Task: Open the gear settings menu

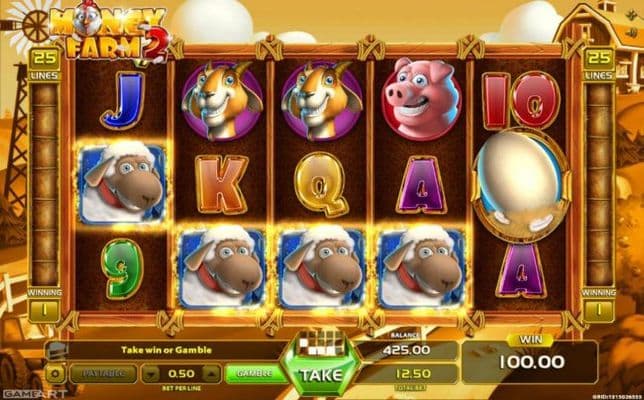Action: point(55,373)
